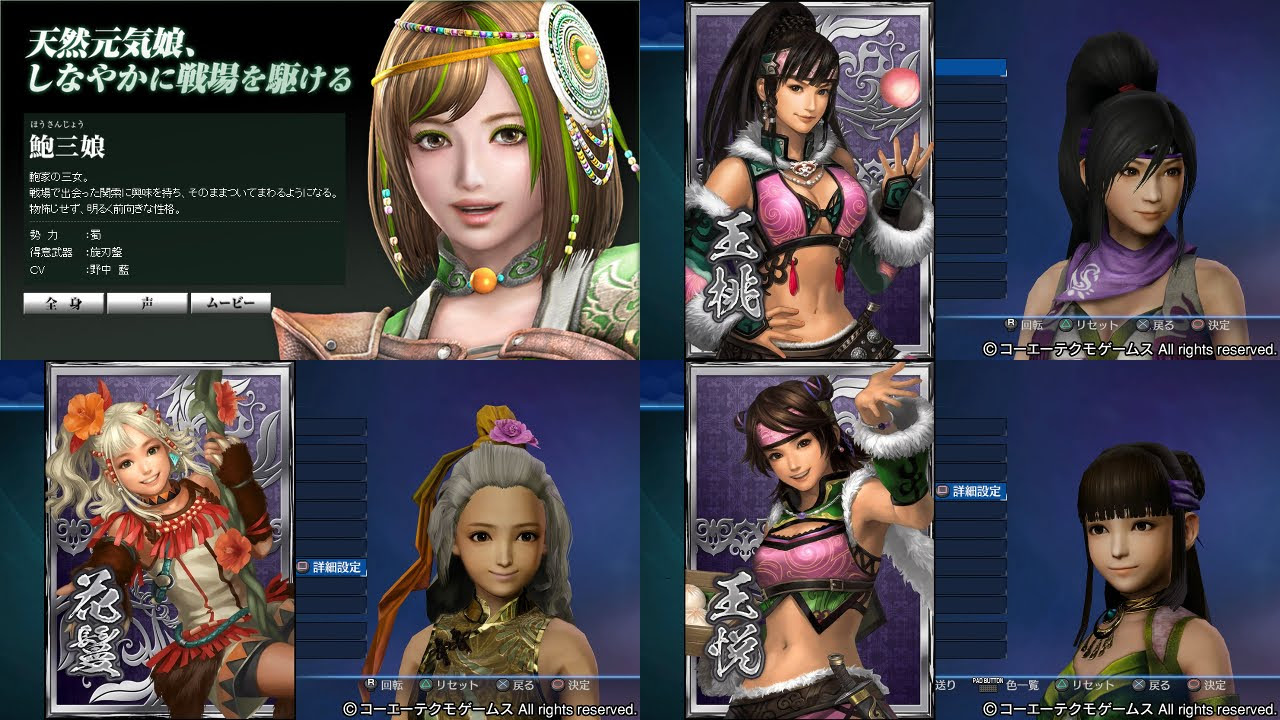The width and height of the screenshot is (1280, 720).
Task: Pick the 花鬘 character card portrait
Action: [170, 540]
